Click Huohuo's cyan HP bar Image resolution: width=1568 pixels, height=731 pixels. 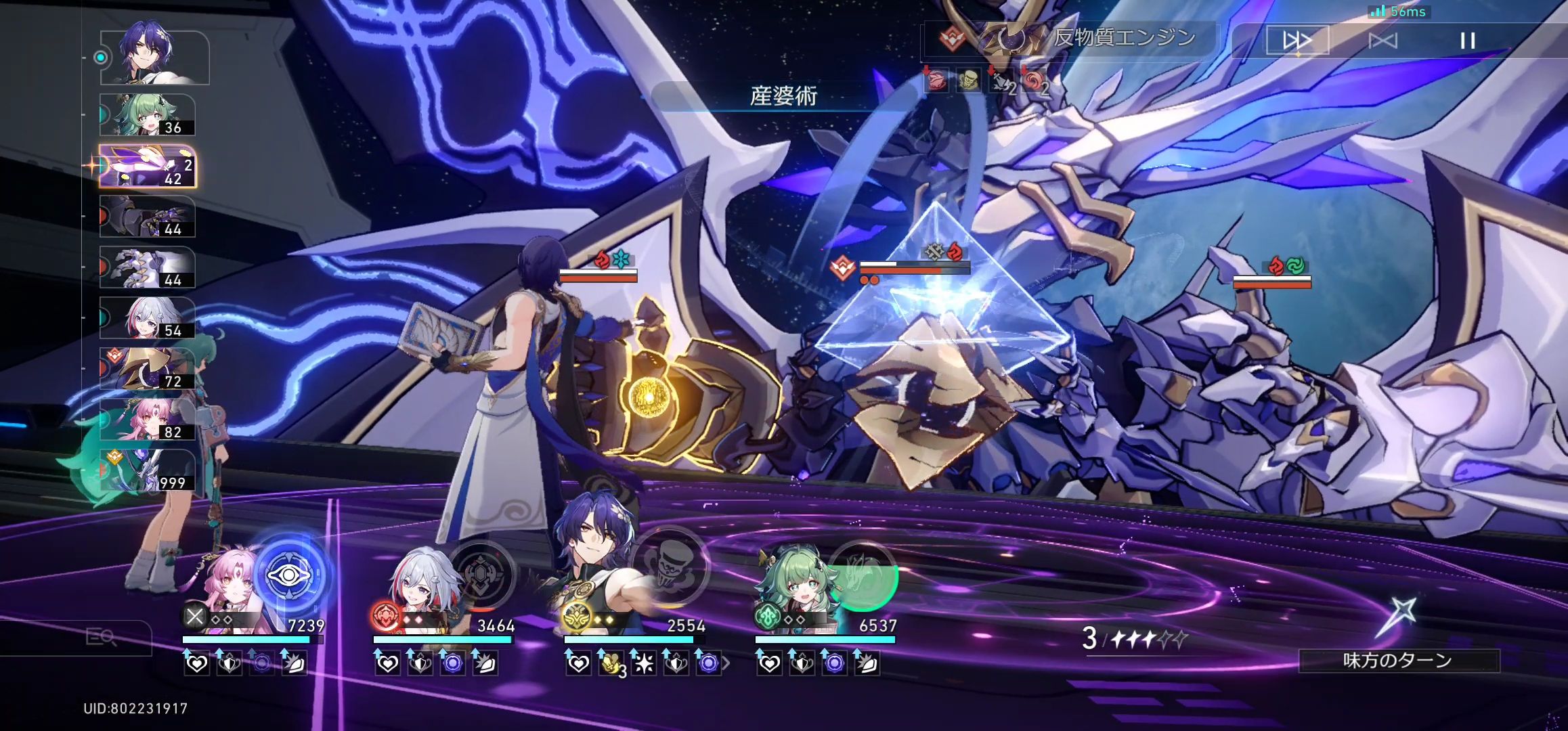click(x=826, y=641)
